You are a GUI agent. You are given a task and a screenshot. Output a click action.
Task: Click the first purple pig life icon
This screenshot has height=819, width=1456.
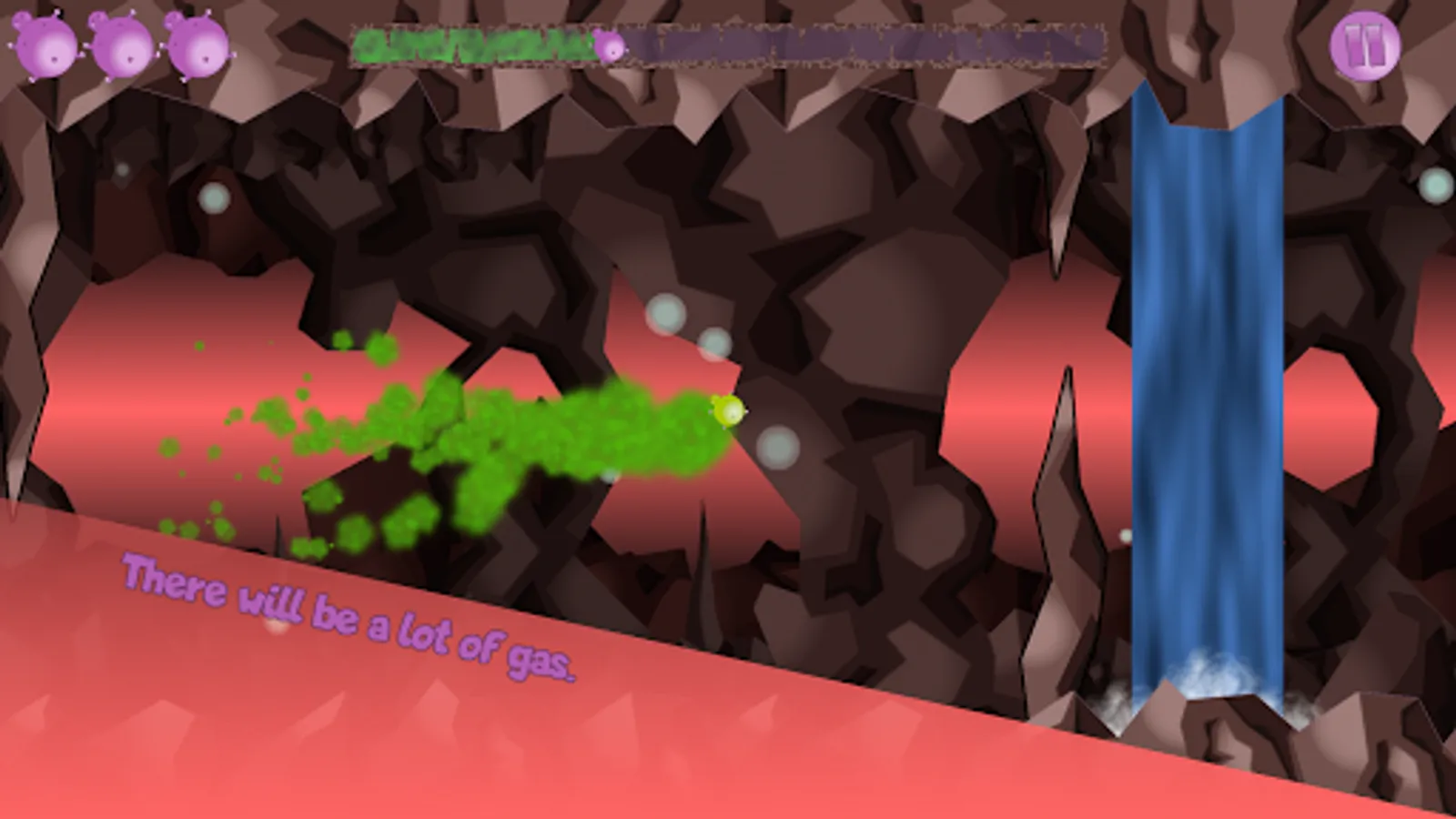coord(45,44)
